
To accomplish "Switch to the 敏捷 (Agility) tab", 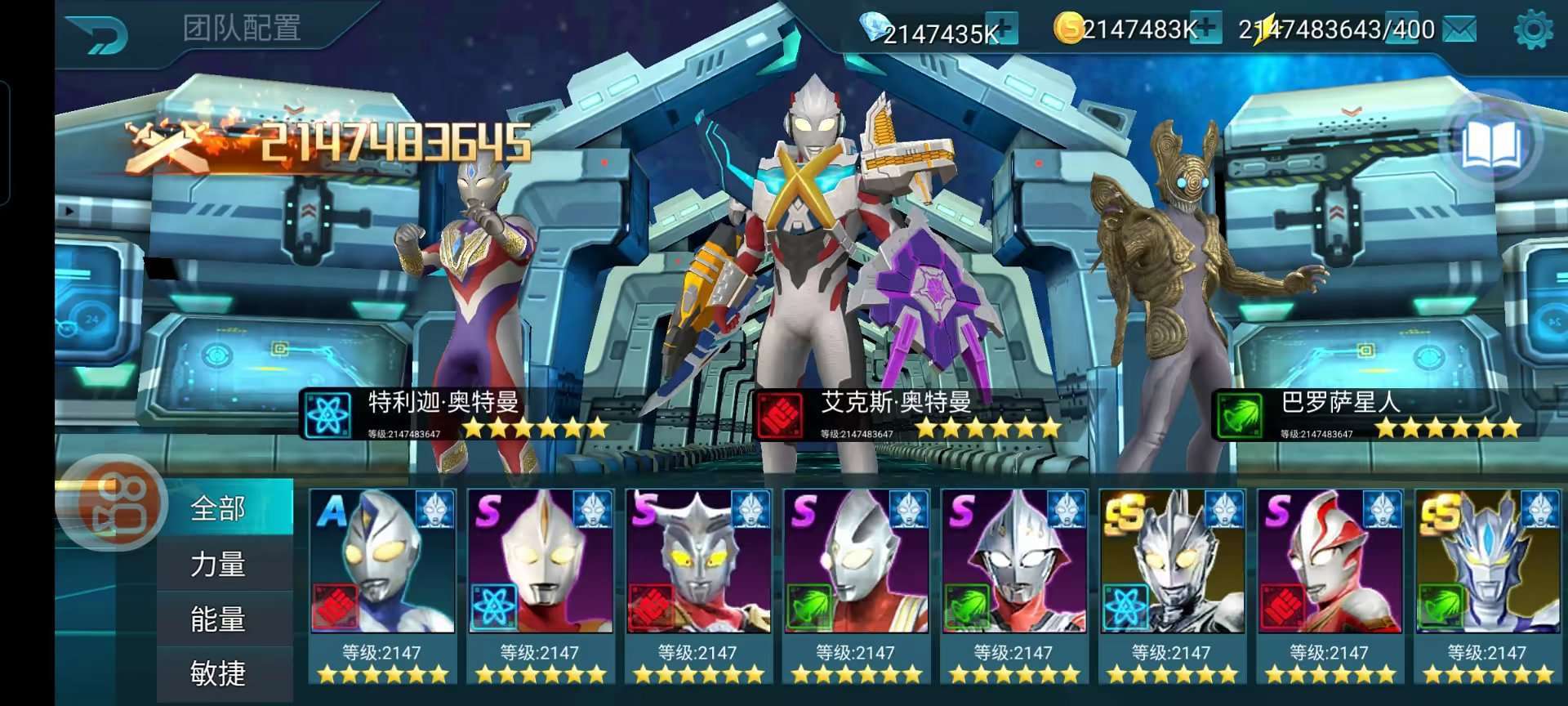I will pyautogui.click(x=218, y=673).
